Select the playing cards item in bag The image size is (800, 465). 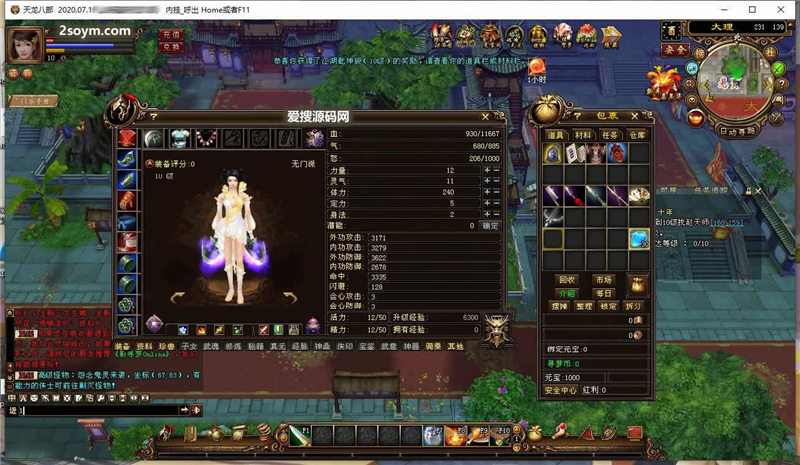tap(639, 194)
